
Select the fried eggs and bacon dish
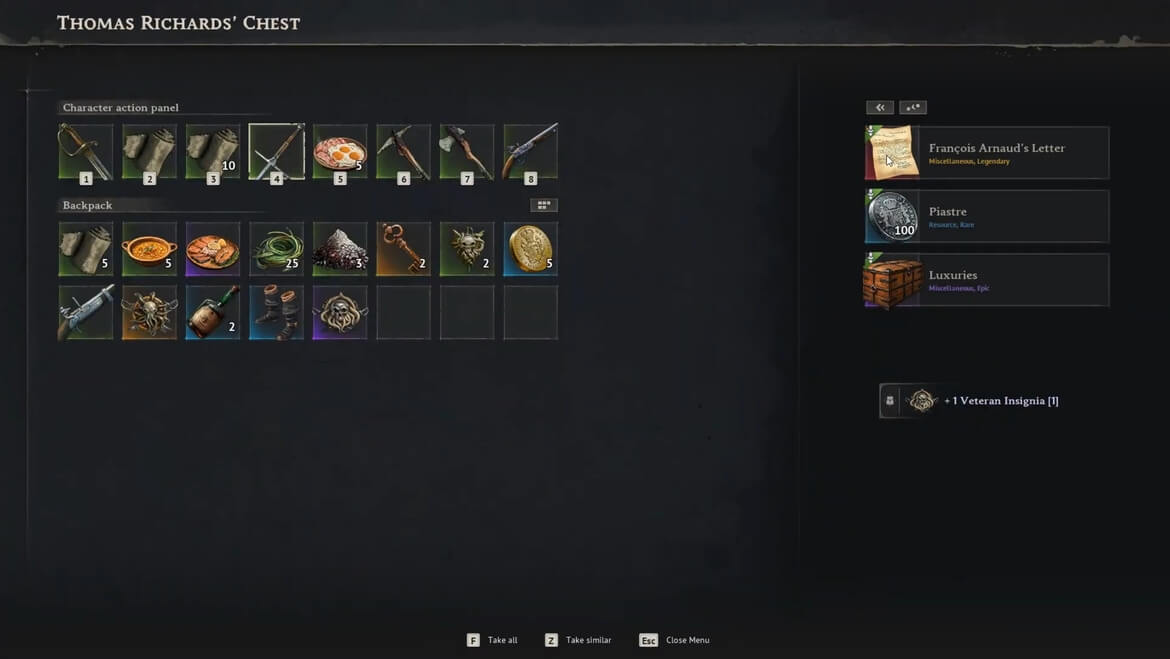click(340, 152)
